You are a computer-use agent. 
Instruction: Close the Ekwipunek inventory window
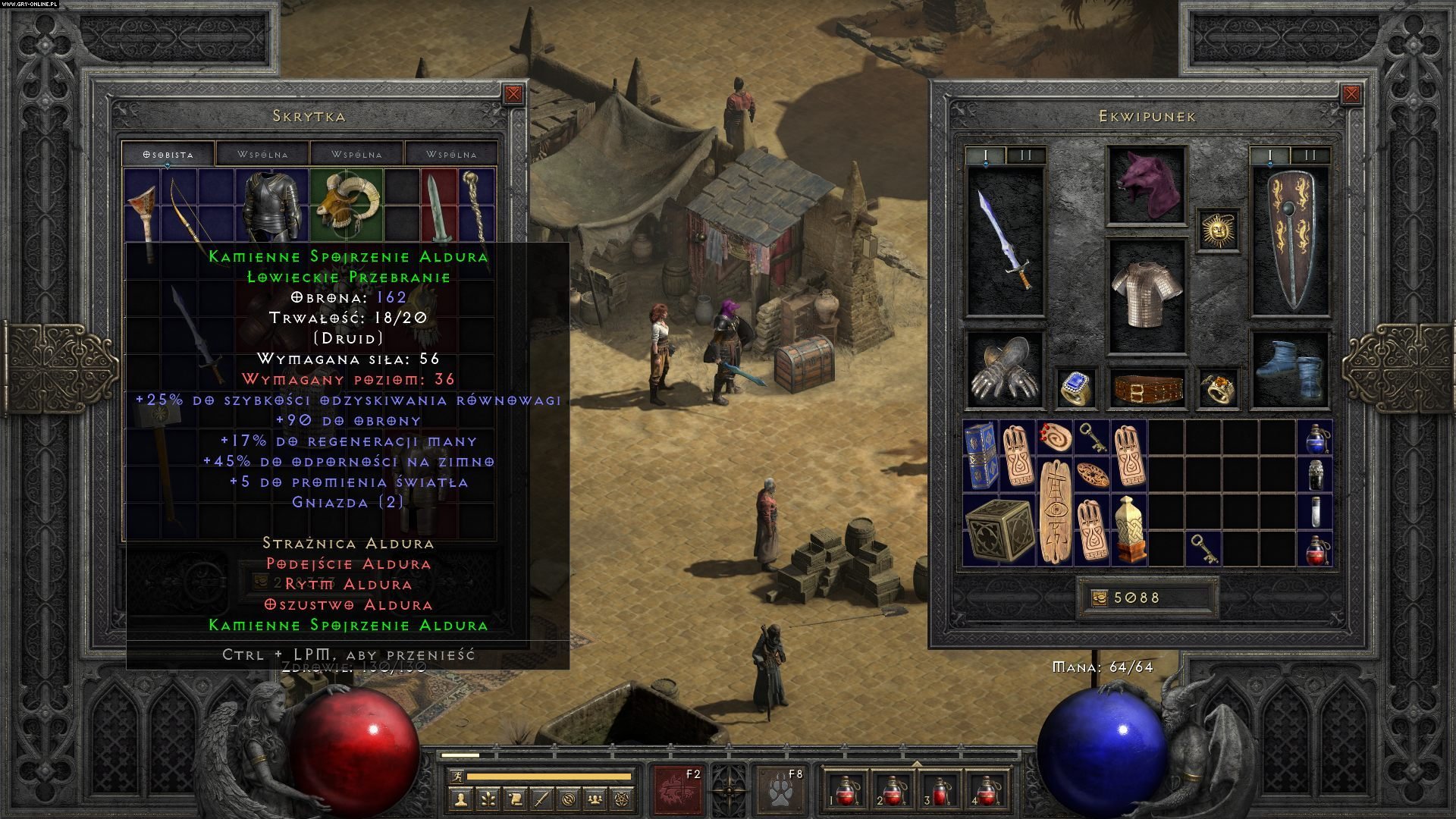(1351, 94)
